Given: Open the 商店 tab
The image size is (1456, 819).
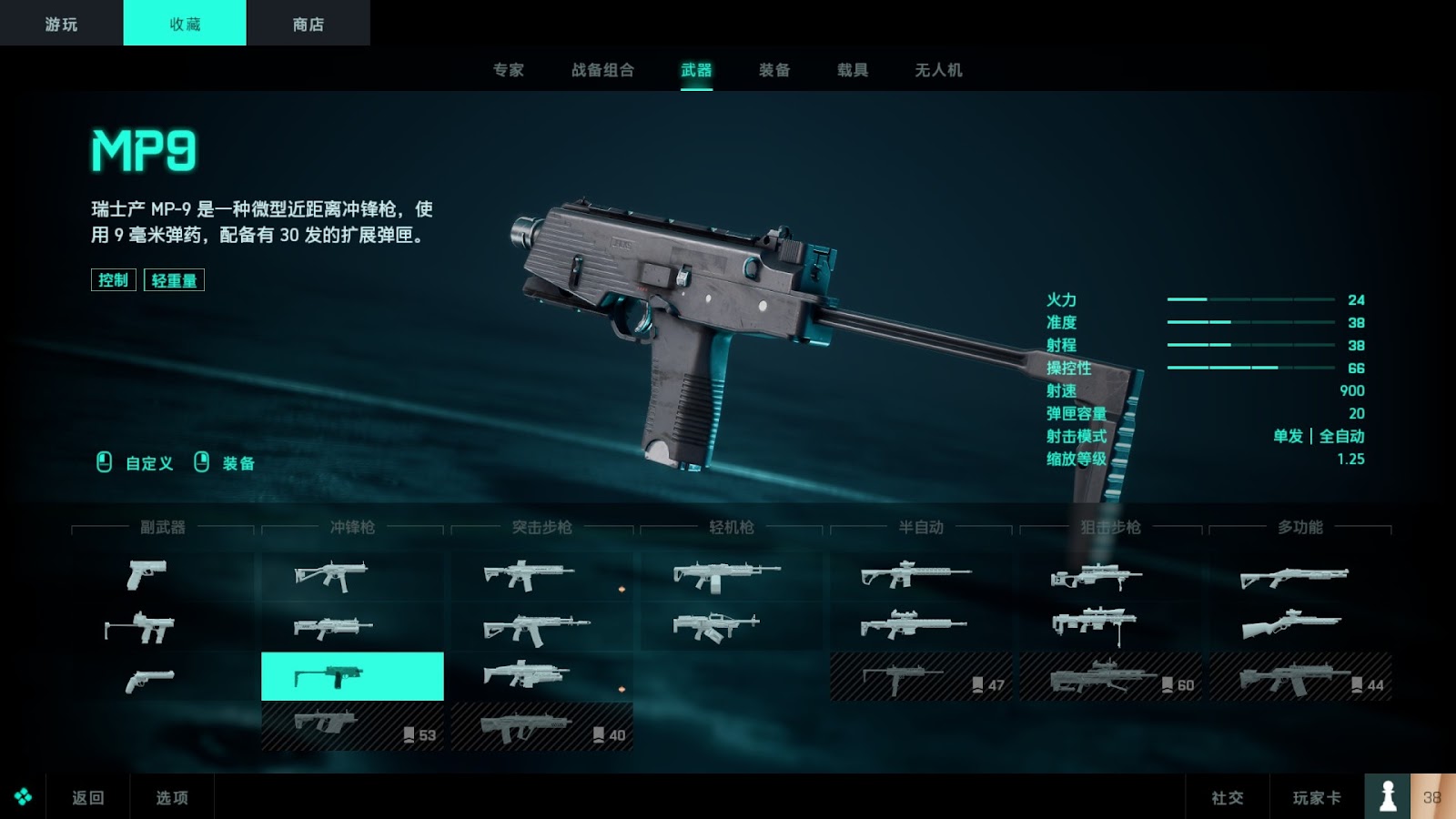Looking at the screenshot, I should coord(308,24).
